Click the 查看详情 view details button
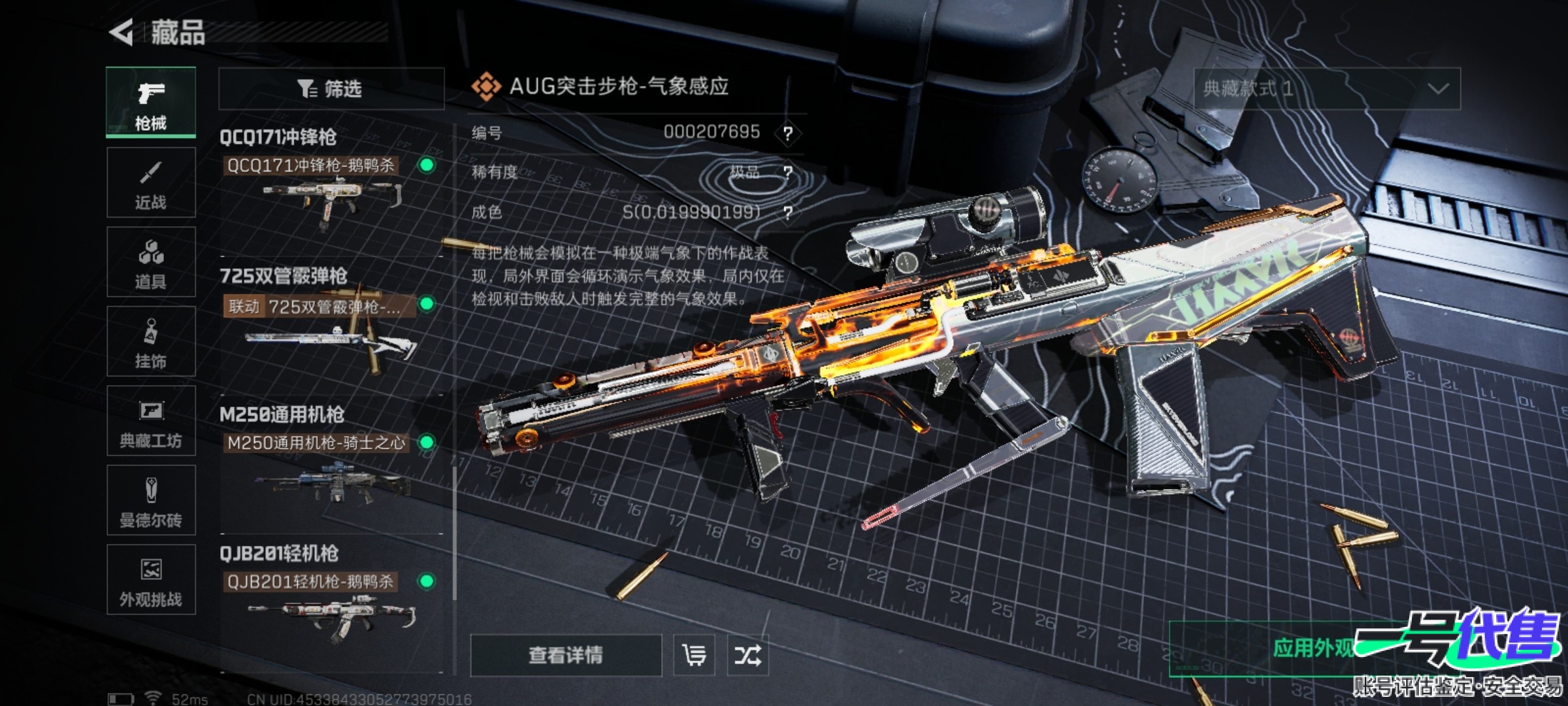The image size is (1568, 706). click(566, 655)
